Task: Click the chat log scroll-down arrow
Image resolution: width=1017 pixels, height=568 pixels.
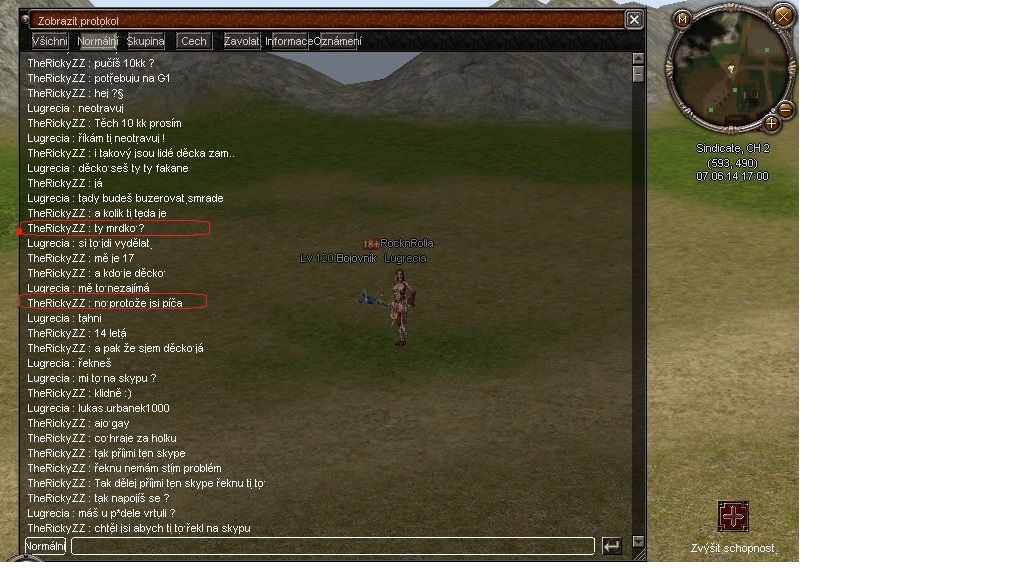Action: coord(639,542)
